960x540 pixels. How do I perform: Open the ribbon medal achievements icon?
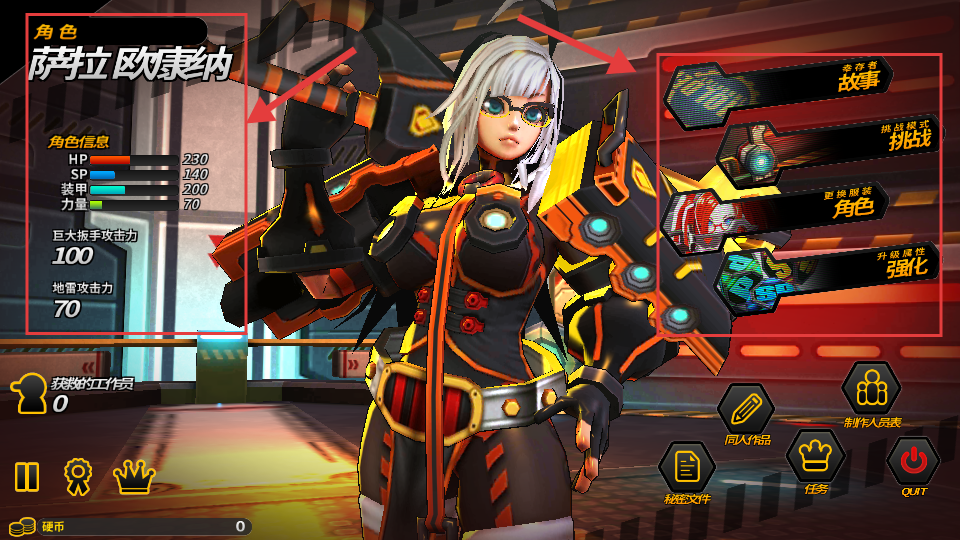tap(78, 476)
